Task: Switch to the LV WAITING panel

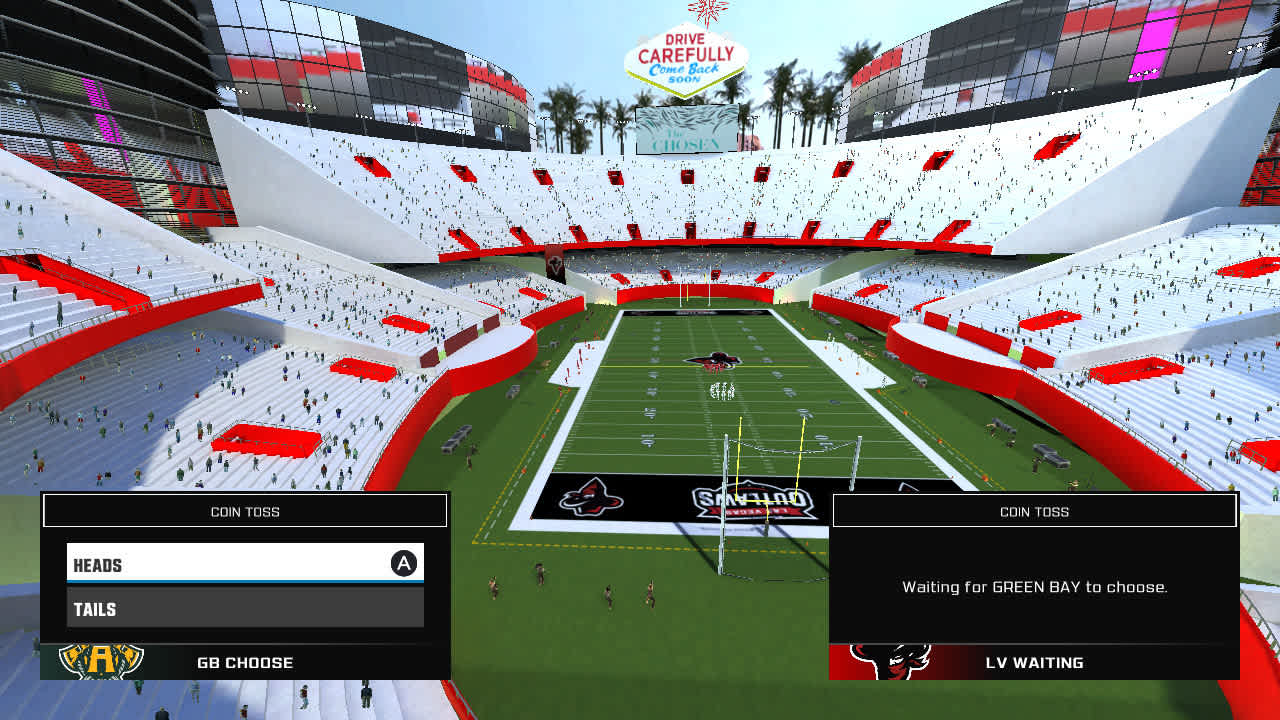Action: pos(1034,662)
